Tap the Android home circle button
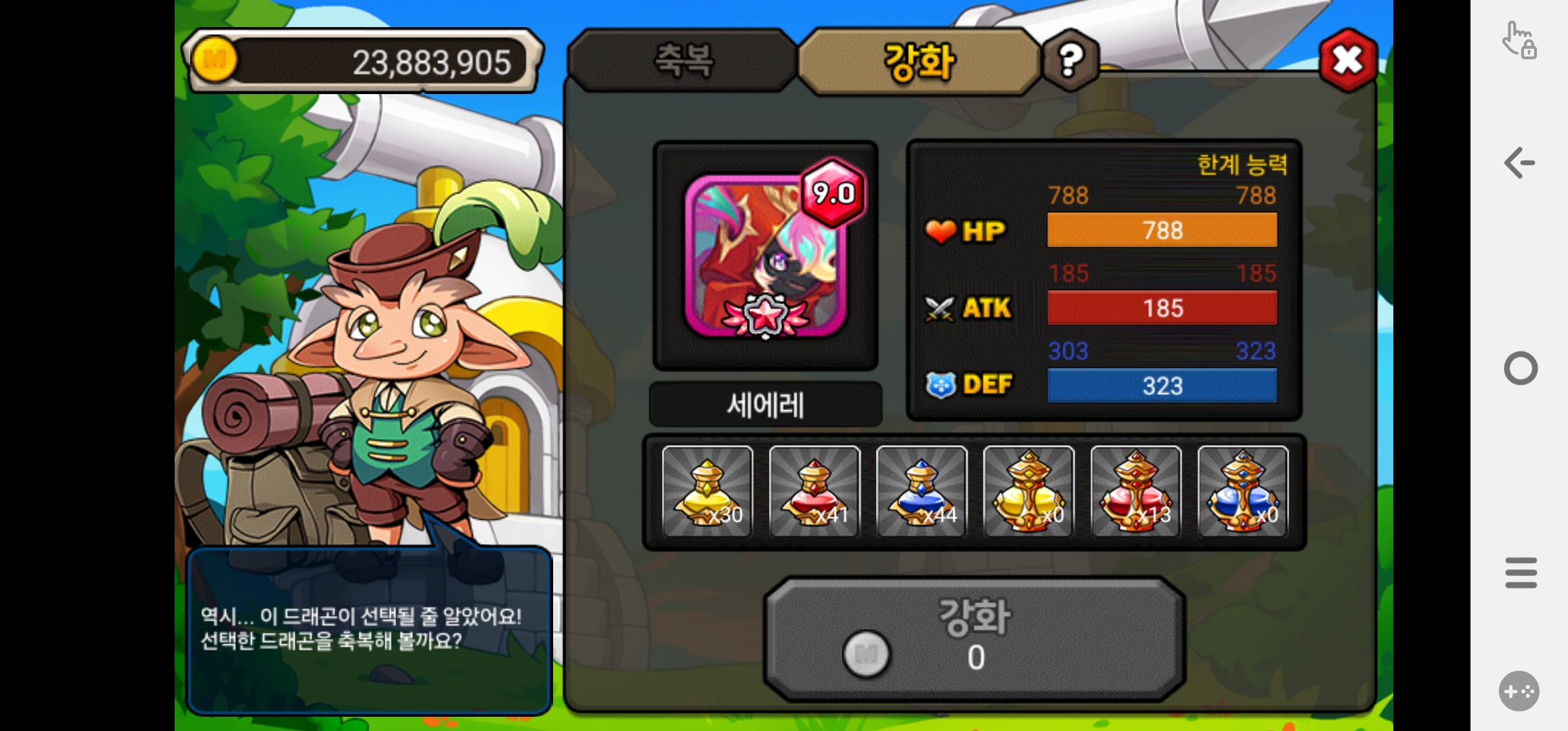The height and width of the screenshot is (731, 1568). (1521, 369)
